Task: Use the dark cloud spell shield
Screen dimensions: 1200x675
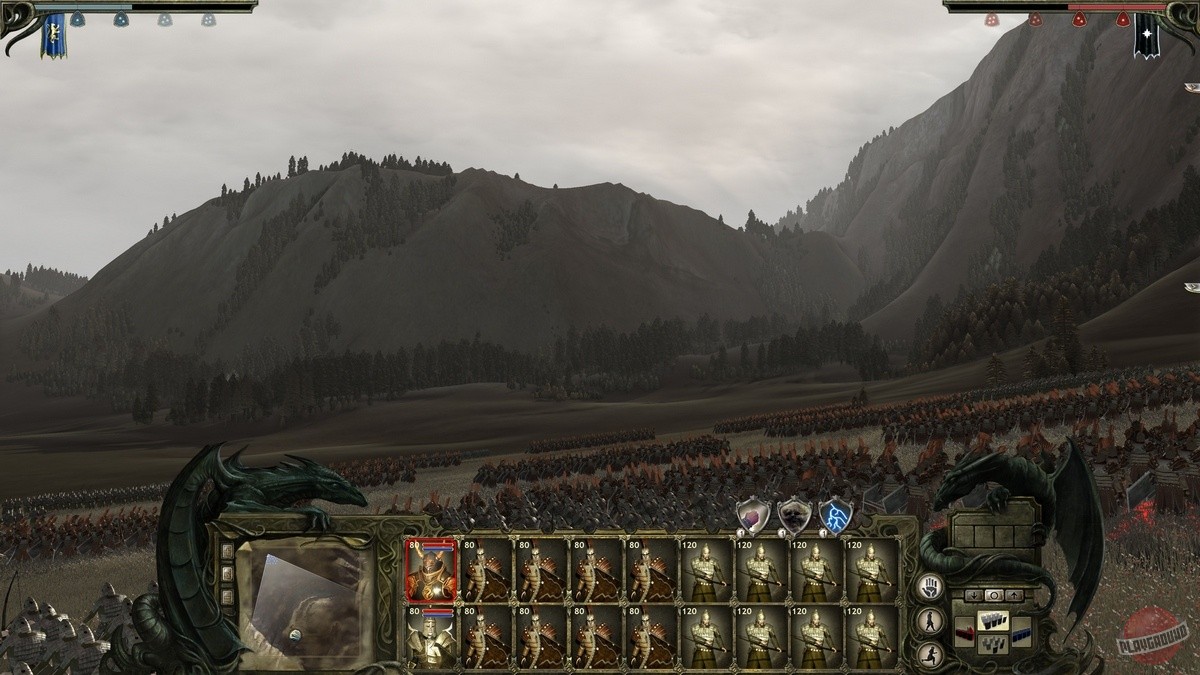Action: [794, 516]
